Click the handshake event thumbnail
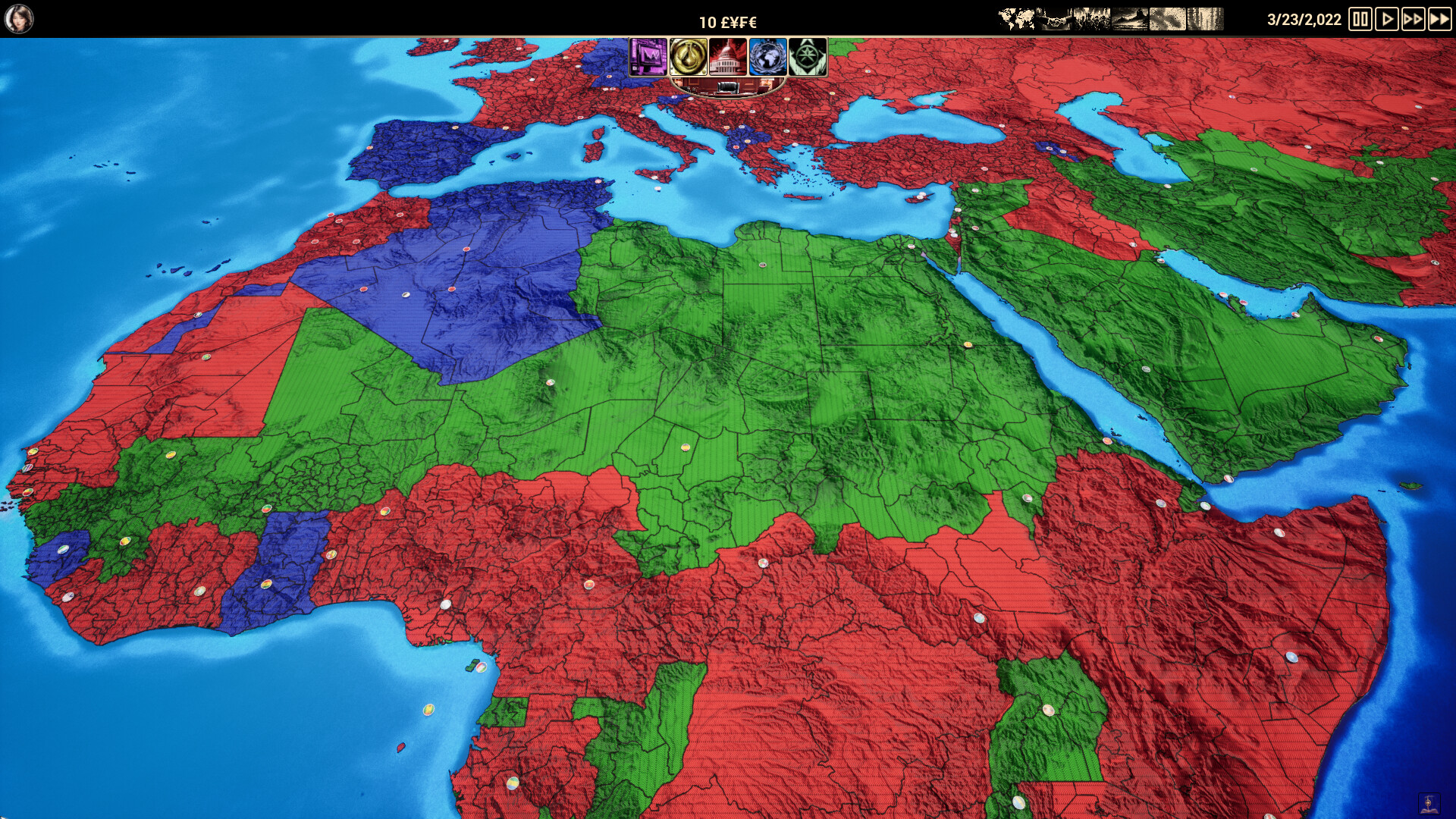The image size is (1456, 819). (x=1053, y=17)
